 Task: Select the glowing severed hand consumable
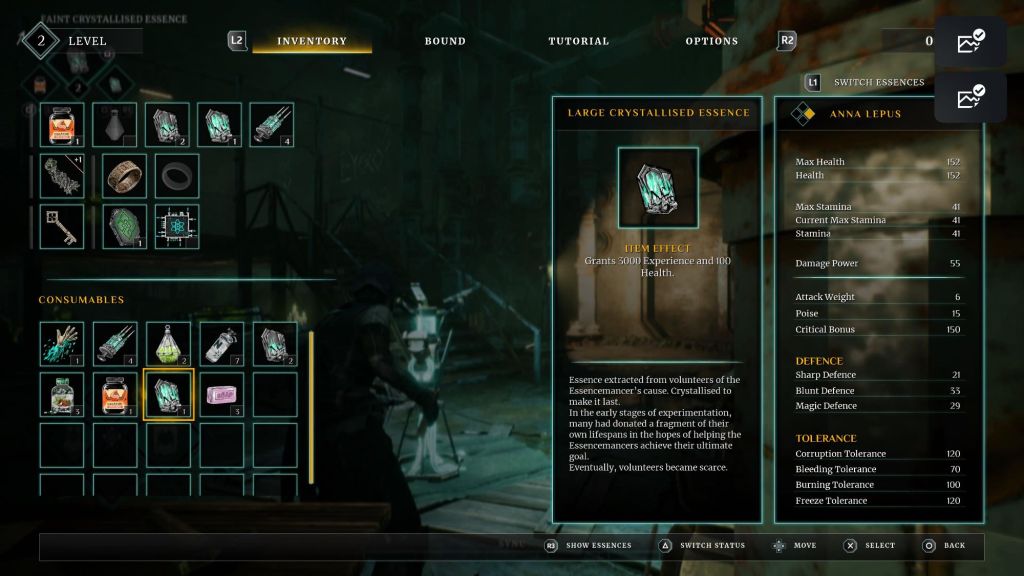pyautogui.click(x=62, y=343)
